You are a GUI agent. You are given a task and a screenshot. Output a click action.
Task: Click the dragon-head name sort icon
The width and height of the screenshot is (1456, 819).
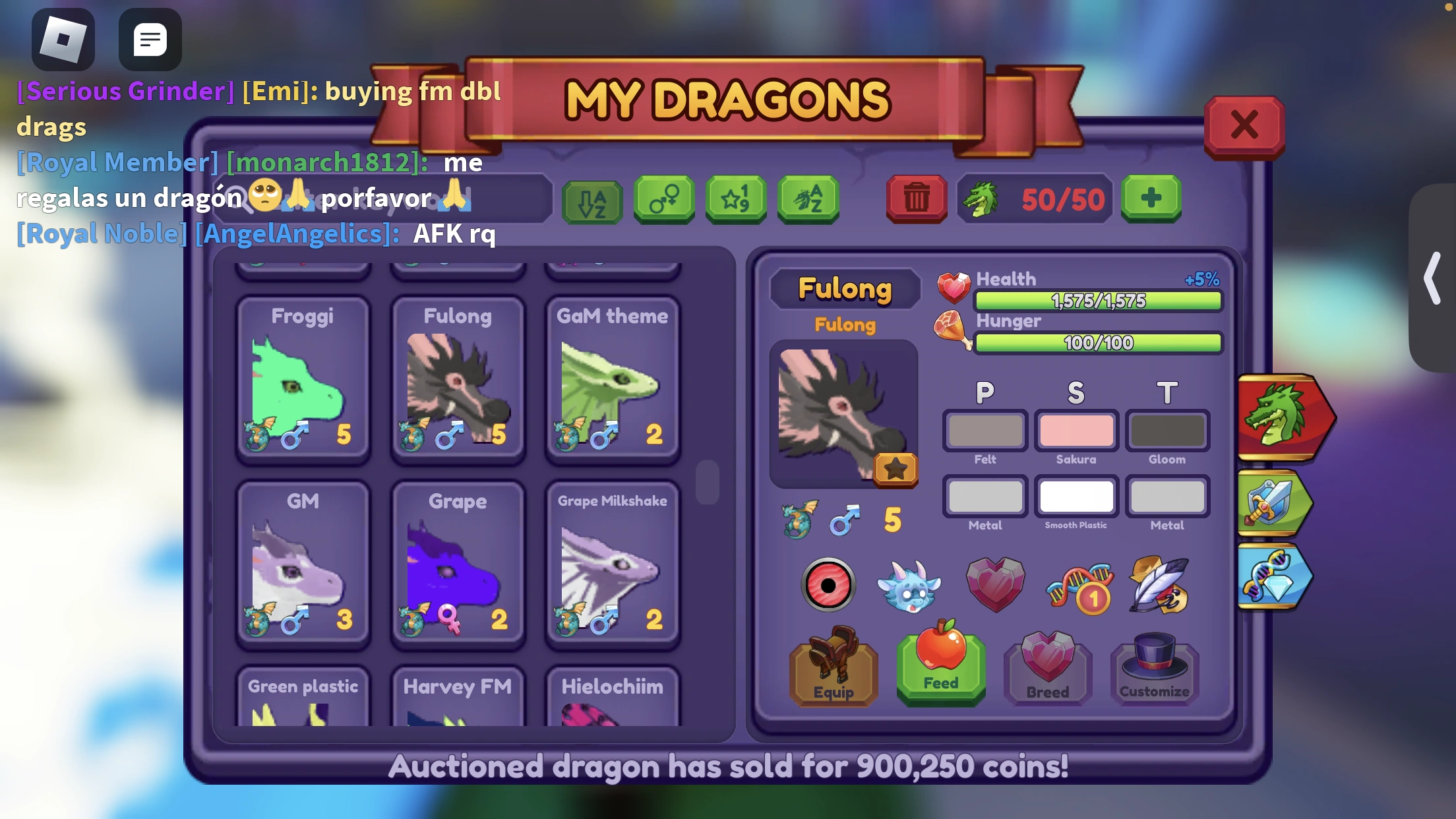(x=809, y=199)
